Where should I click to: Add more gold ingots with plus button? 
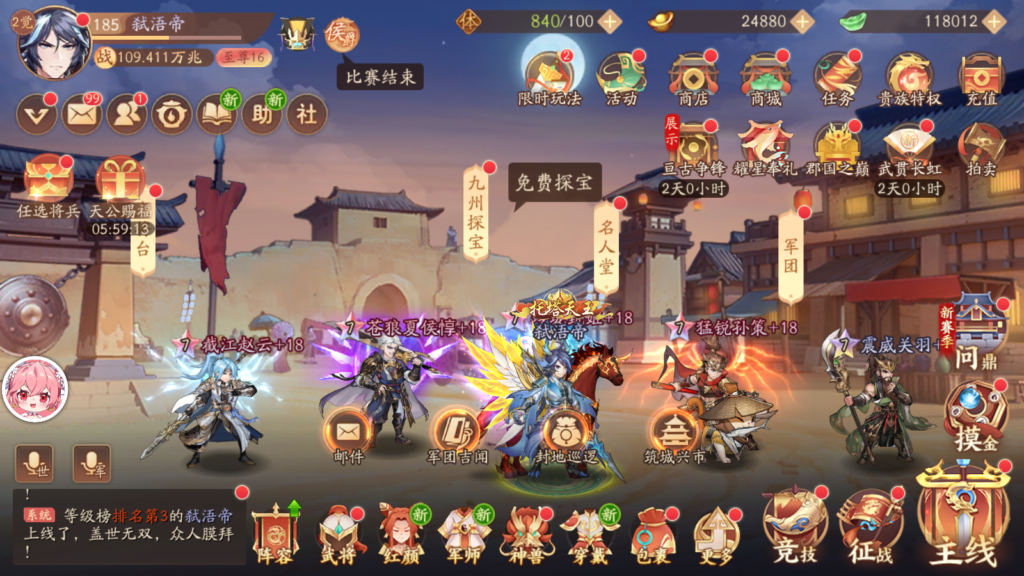pyautogui.click(x=802, y=20)
